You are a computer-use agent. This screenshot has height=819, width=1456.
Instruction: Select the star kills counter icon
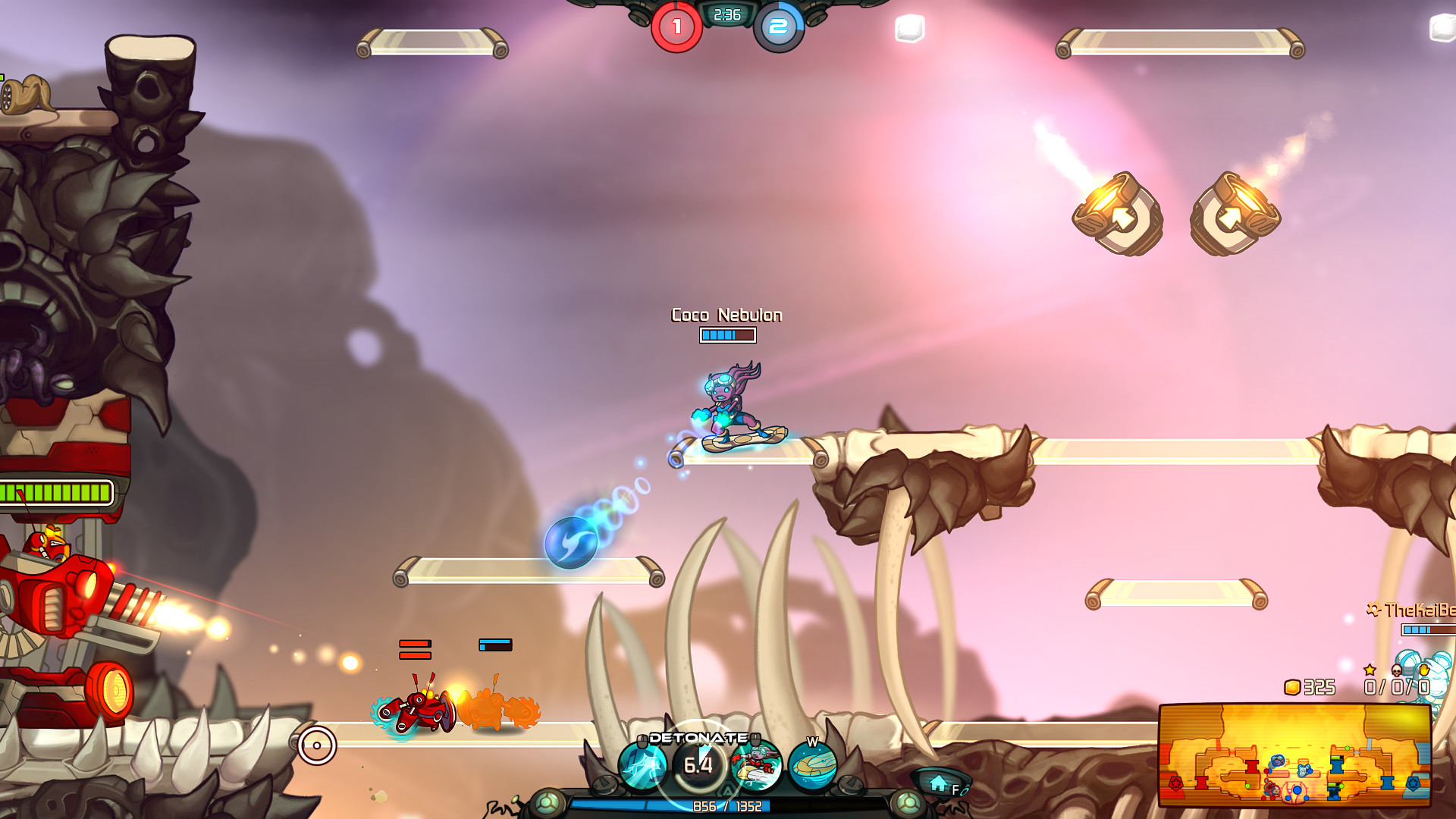[1370, 670]
